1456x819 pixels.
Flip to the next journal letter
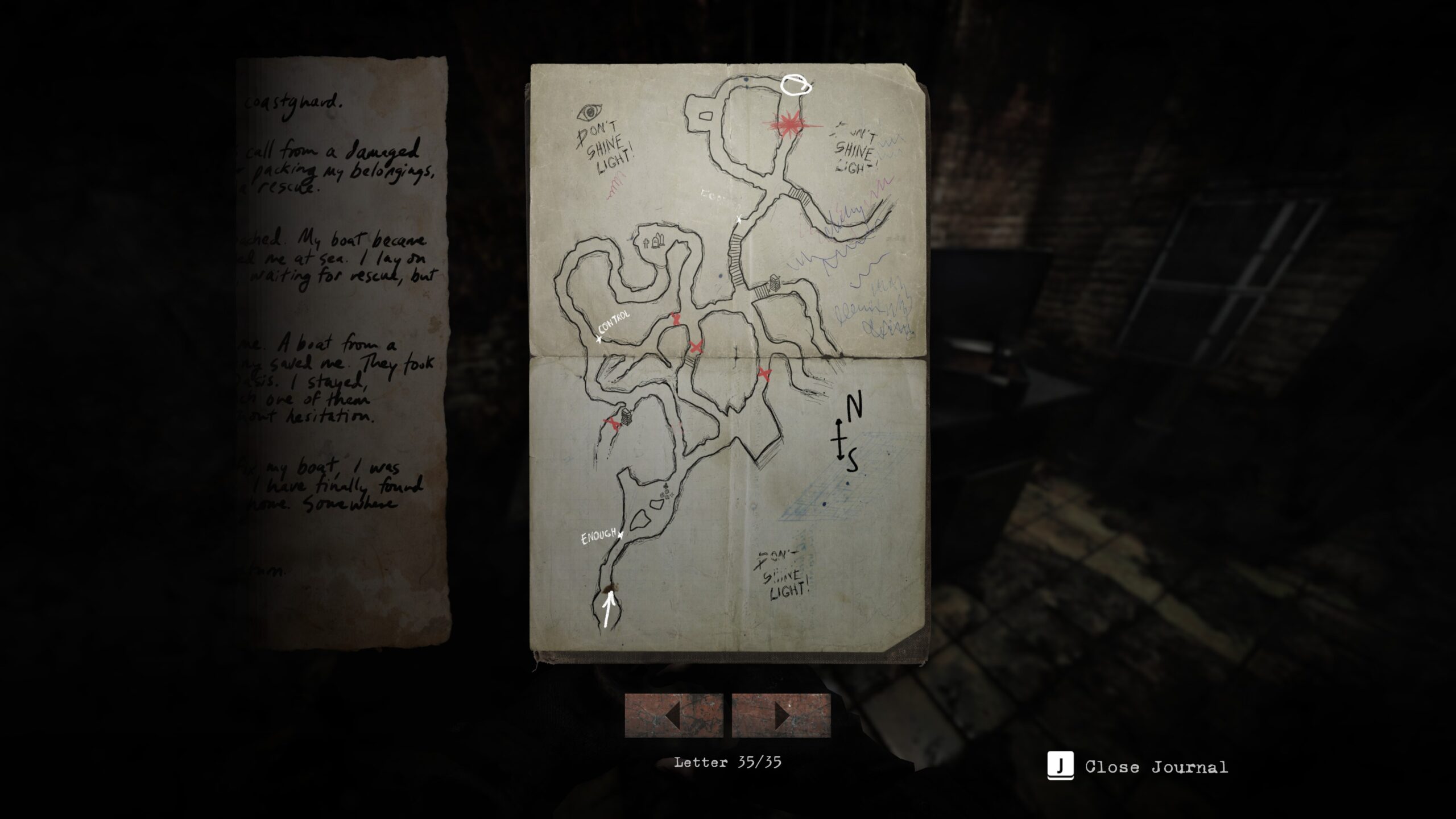pos(781,715)
